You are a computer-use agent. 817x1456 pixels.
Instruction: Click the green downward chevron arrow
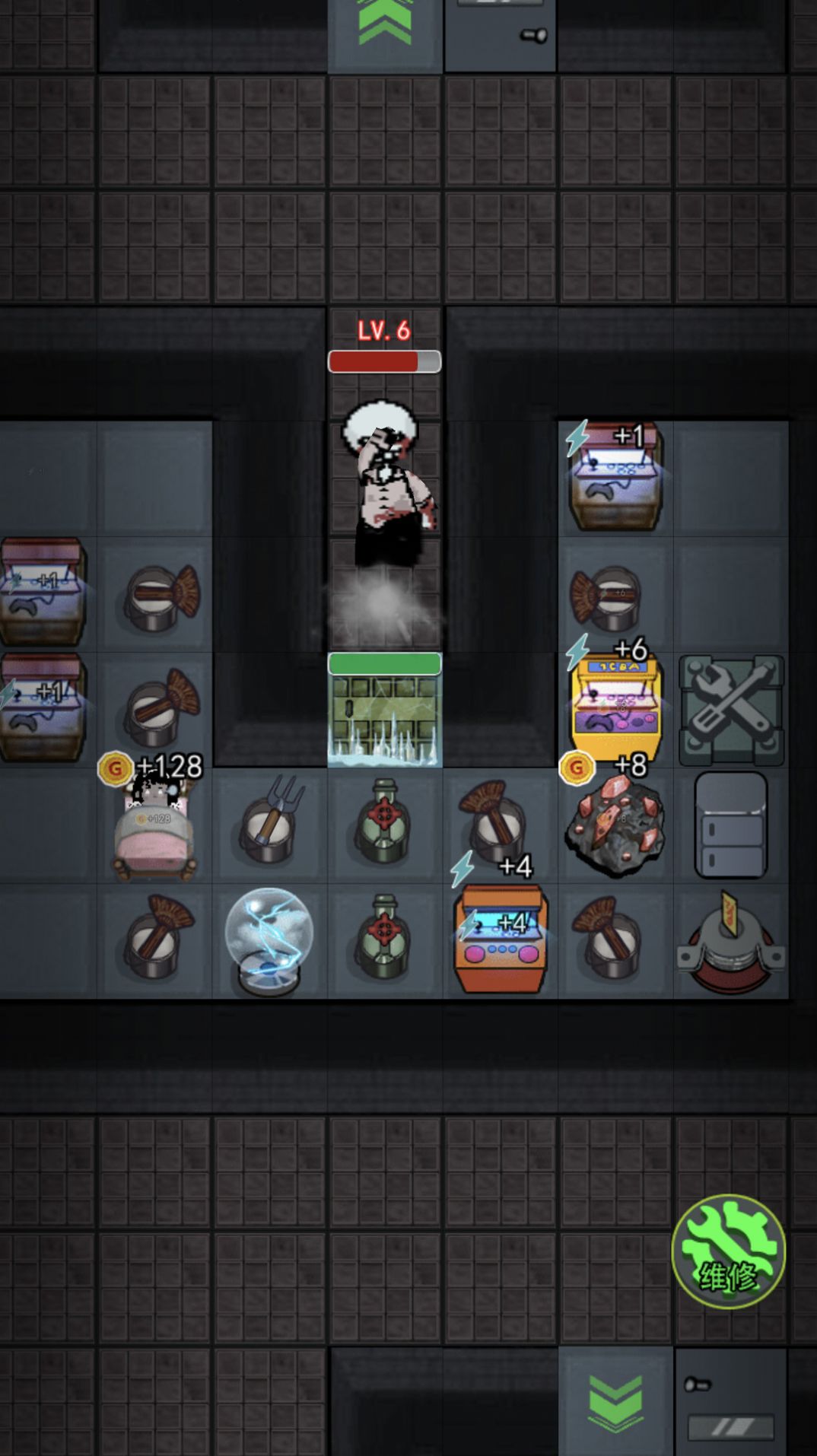pos(615,1401)
